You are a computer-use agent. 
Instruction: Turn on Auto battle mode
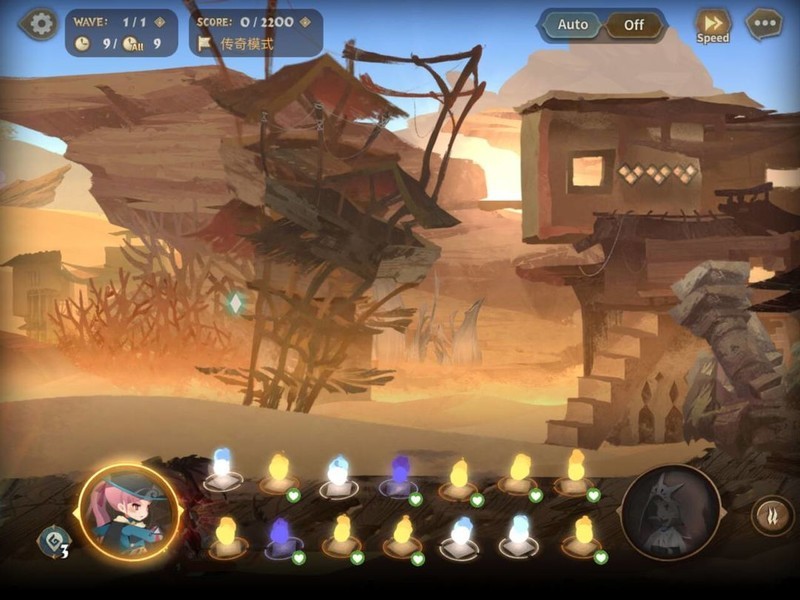(x=573, y=25)
